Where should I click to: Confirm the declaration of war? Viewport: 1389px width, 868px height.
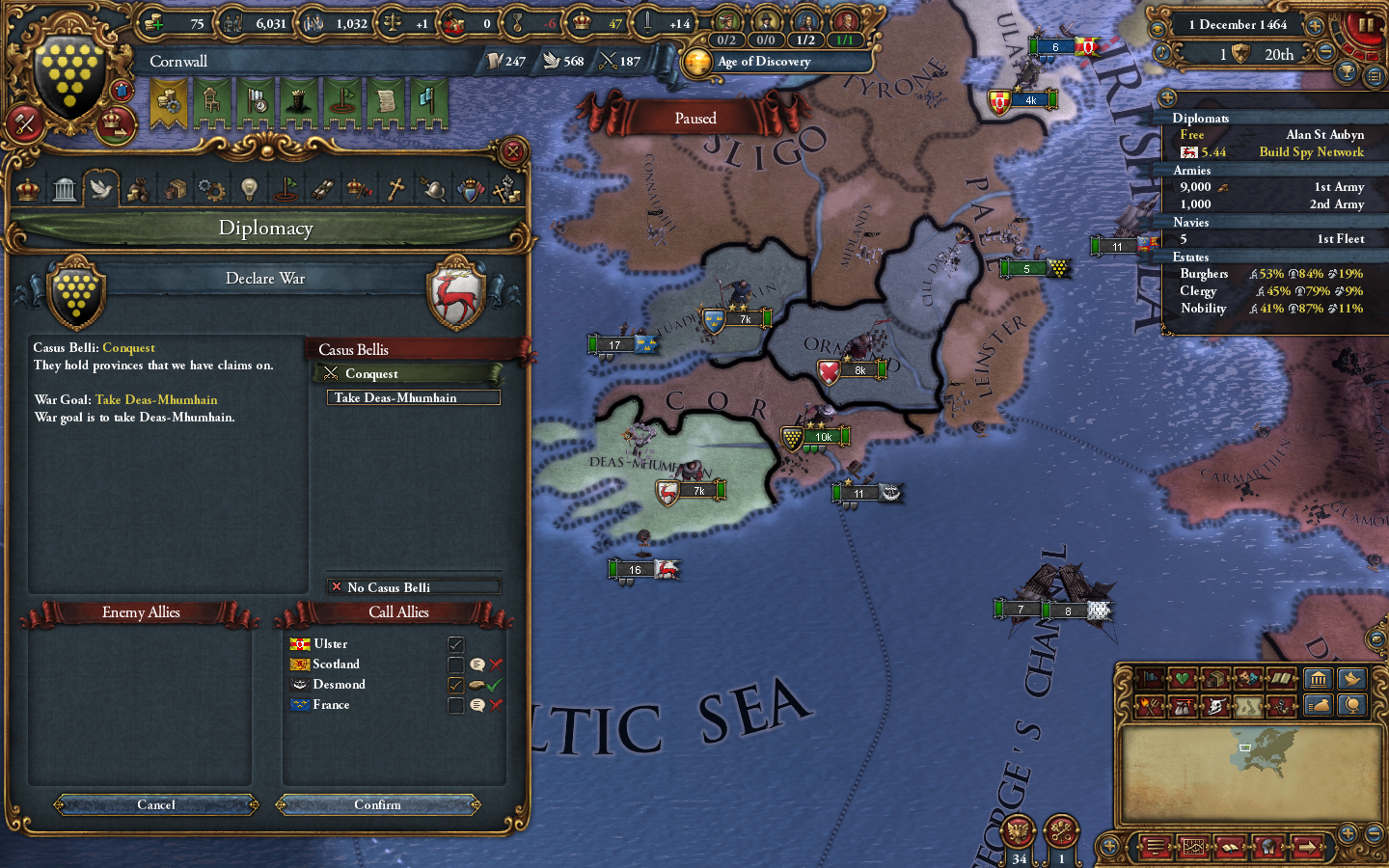click(x=378, y=805)
